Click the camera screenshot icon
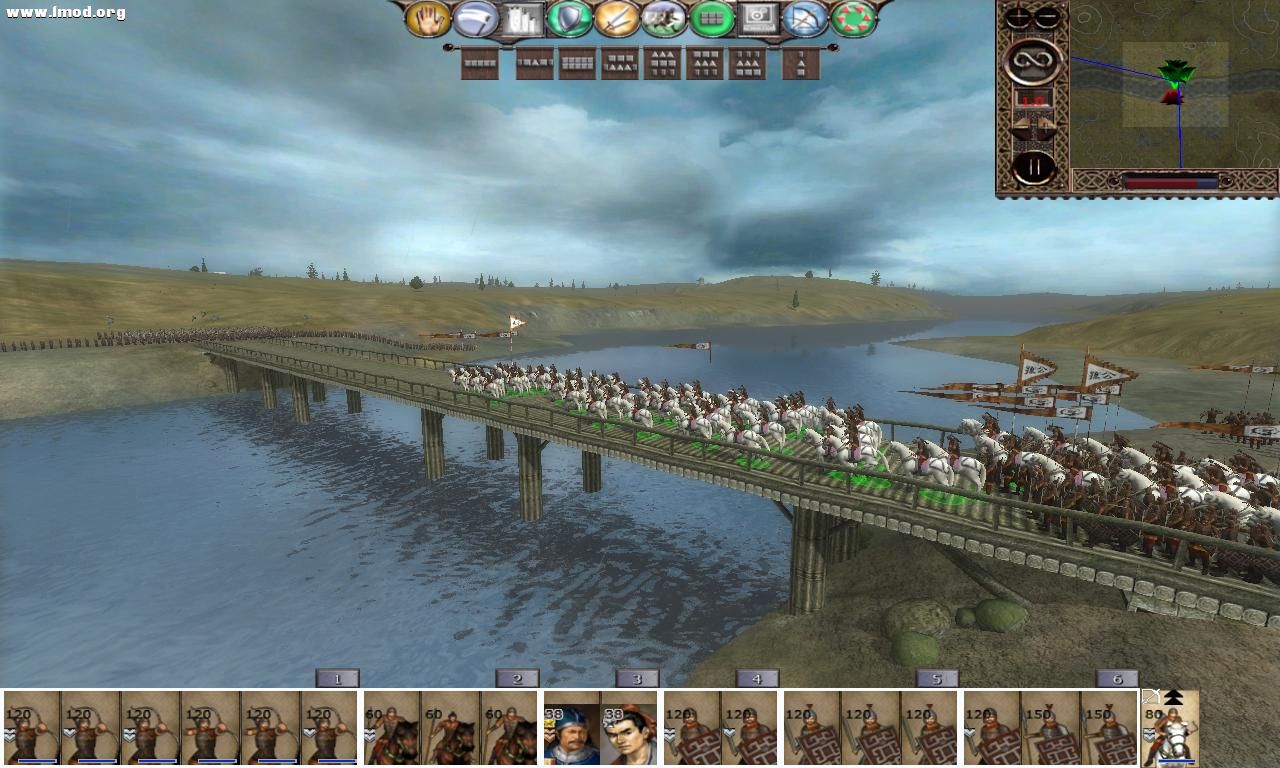This screenshot has height=768, width=1280. point(759,18)
